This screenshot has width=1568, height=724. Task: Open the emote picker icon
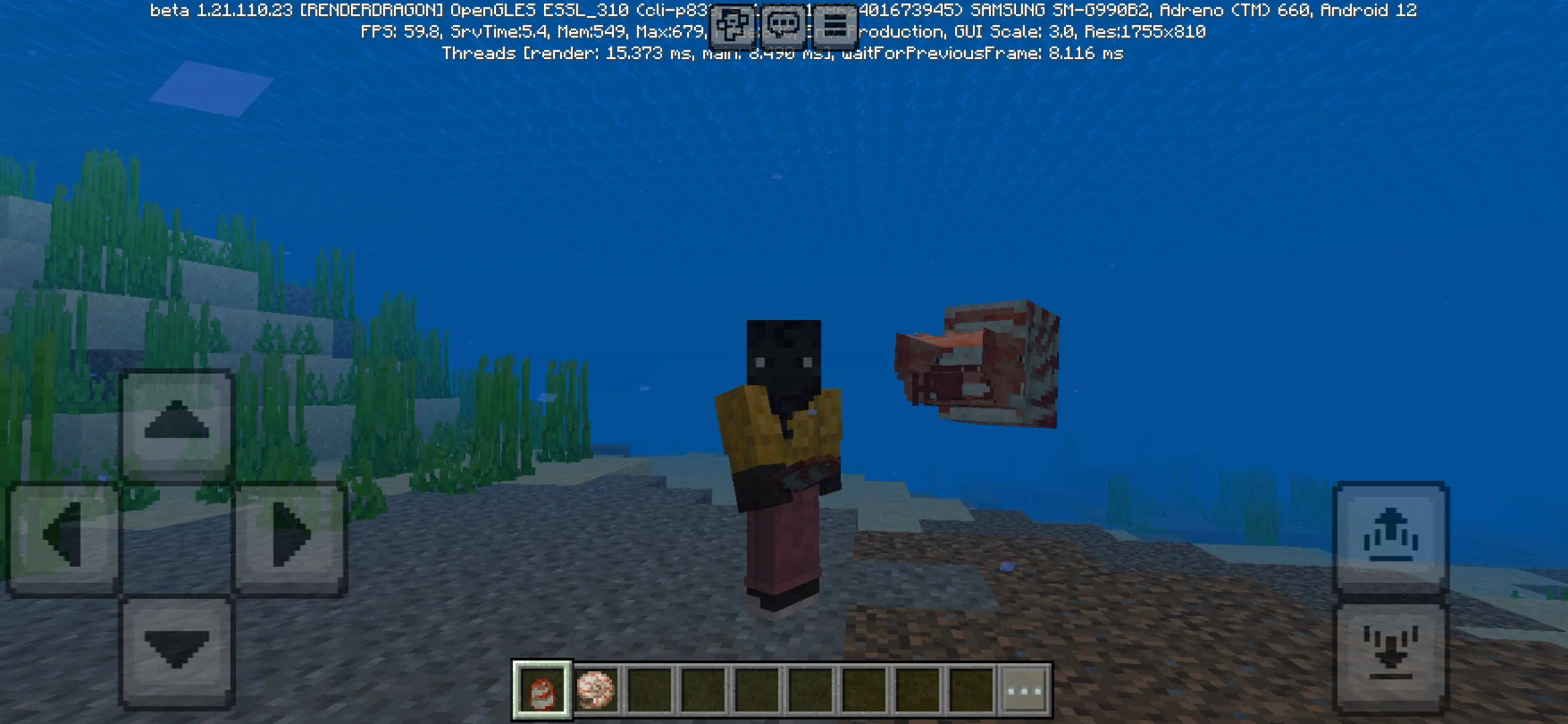[x=732, y=25]
